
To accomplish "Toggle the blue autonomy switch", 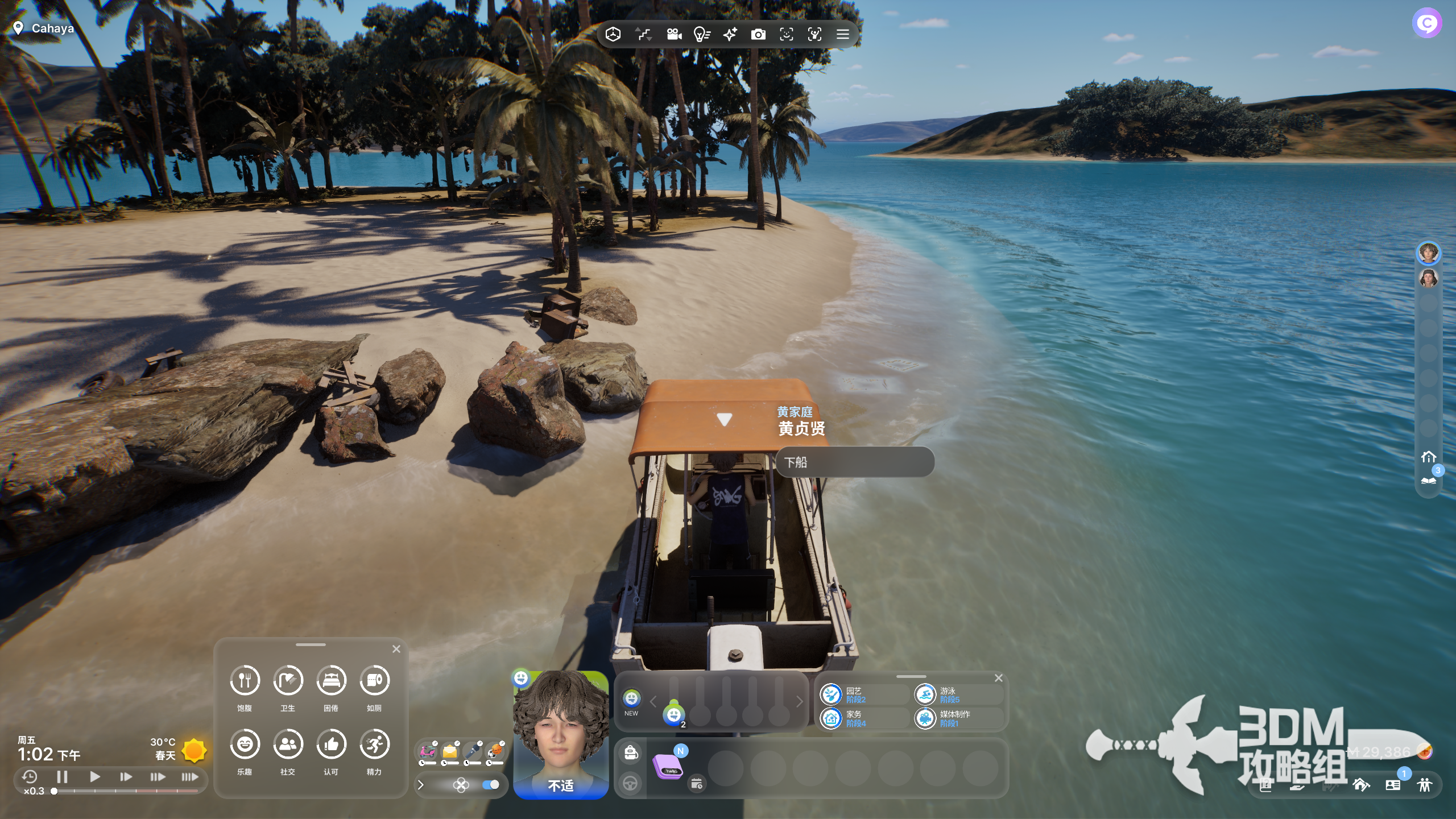I will 490,785.
